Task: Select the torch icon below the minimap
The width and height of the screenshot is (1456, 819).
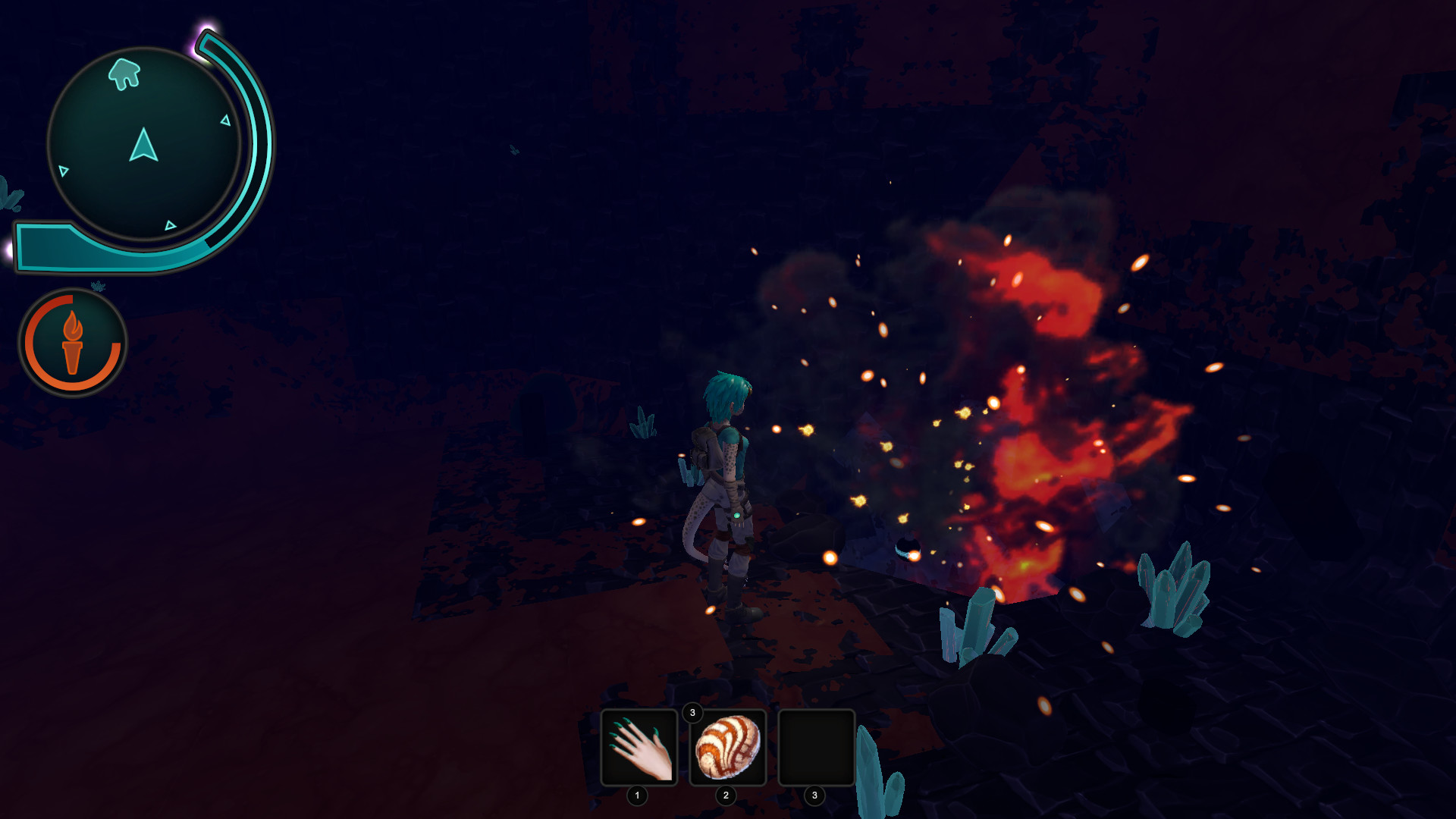Action: (73, 343)
